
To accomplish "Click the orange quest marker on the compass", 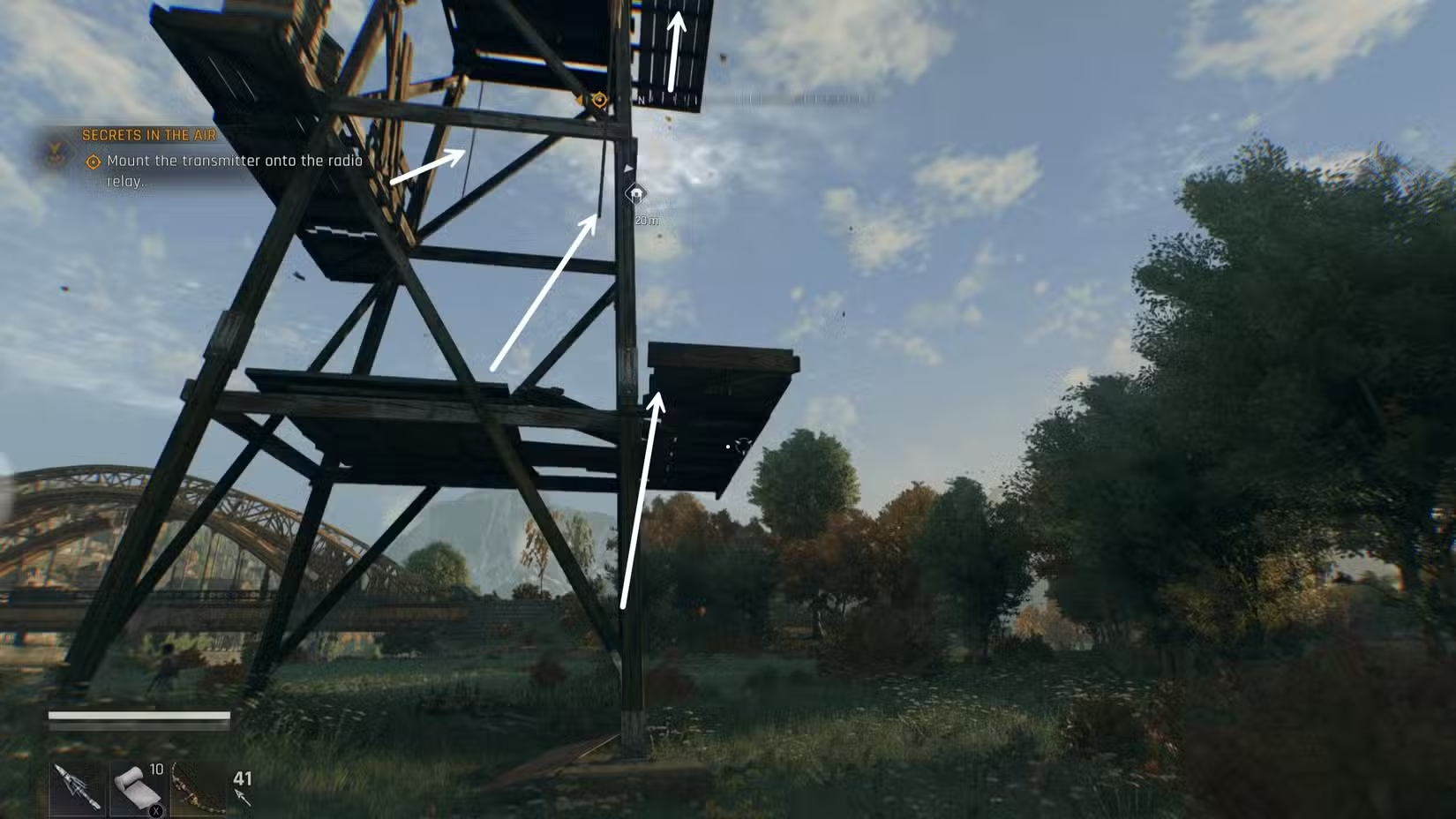I will 599,100.
